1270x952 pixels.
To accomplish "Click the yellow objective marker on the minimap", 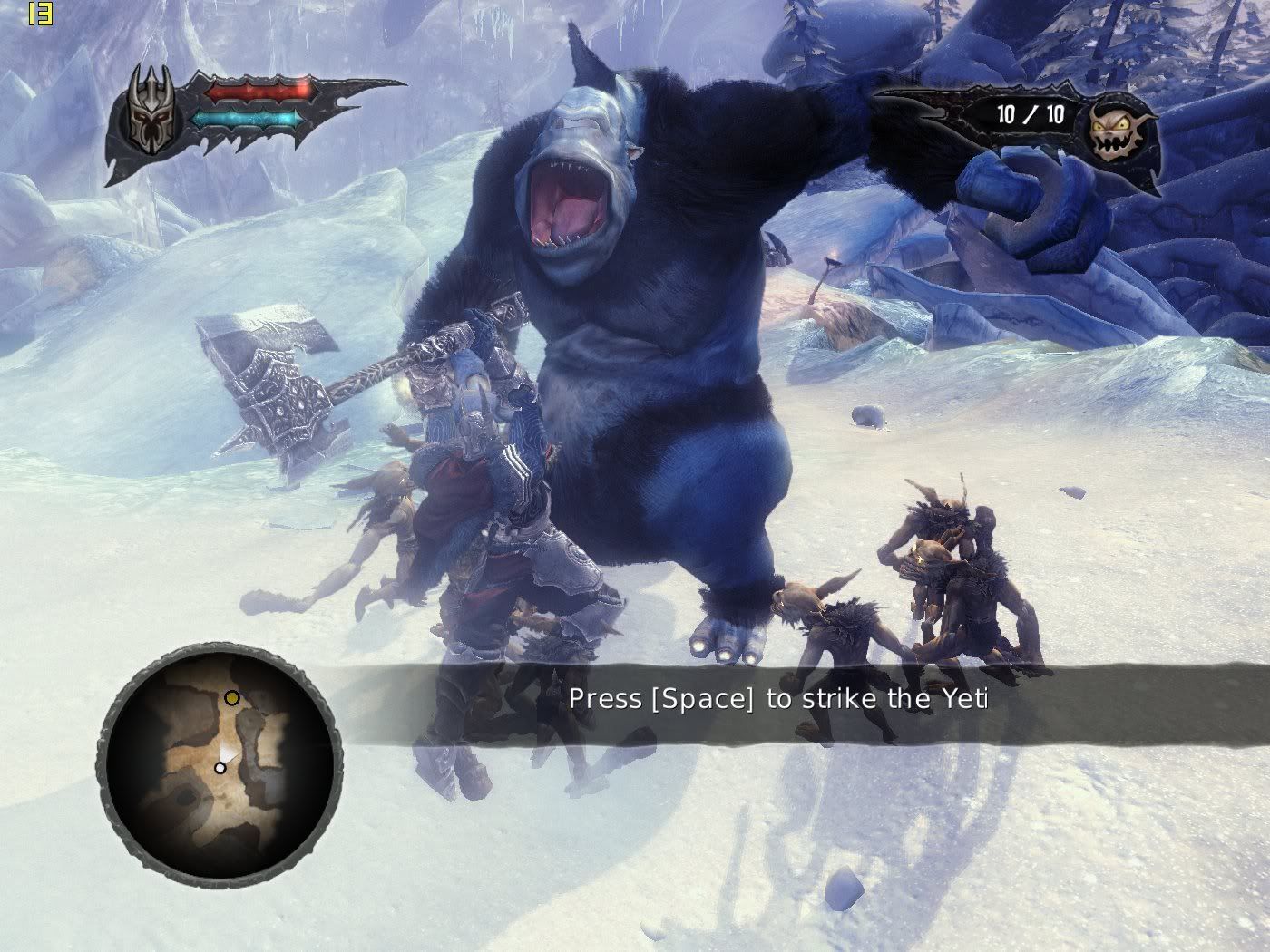I will tap(232, 698).
